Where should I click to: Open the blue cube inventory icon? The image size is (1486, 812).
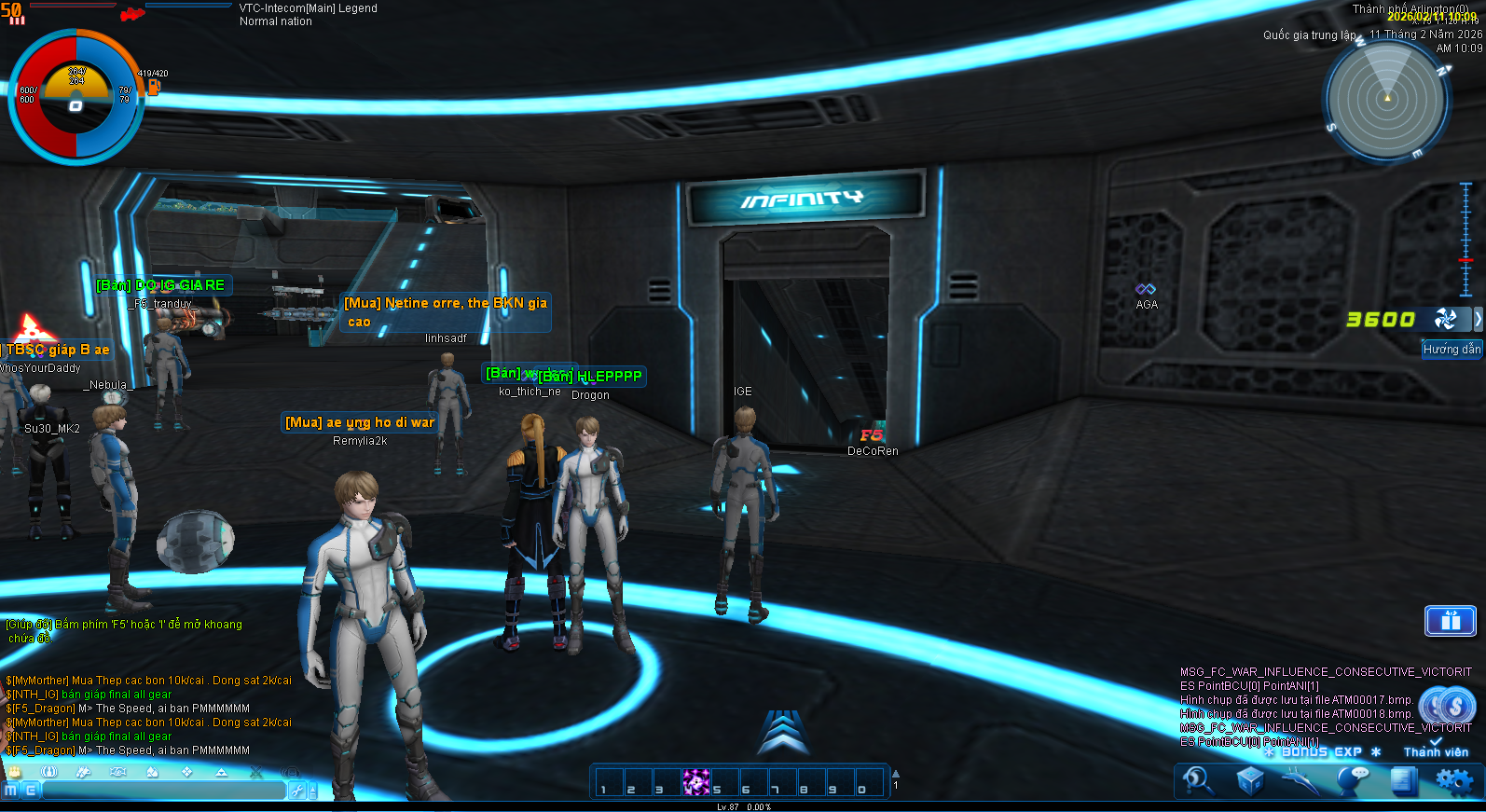tap(1249, 780)
